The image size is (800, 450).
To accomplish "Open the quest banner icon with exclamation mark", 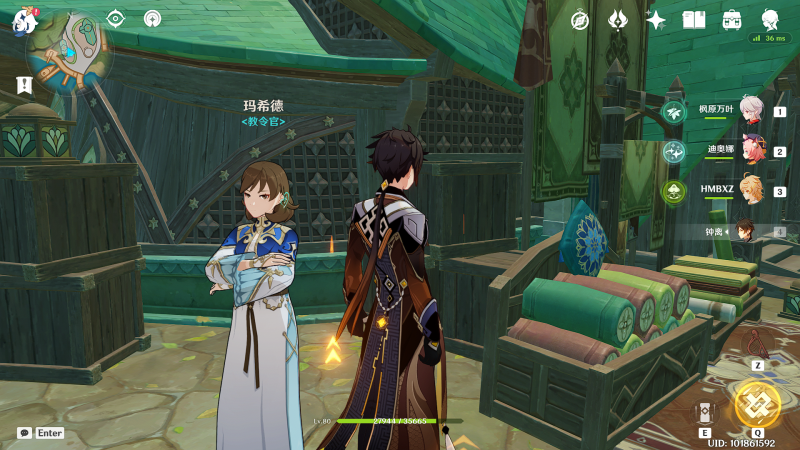I will point(24,85).
